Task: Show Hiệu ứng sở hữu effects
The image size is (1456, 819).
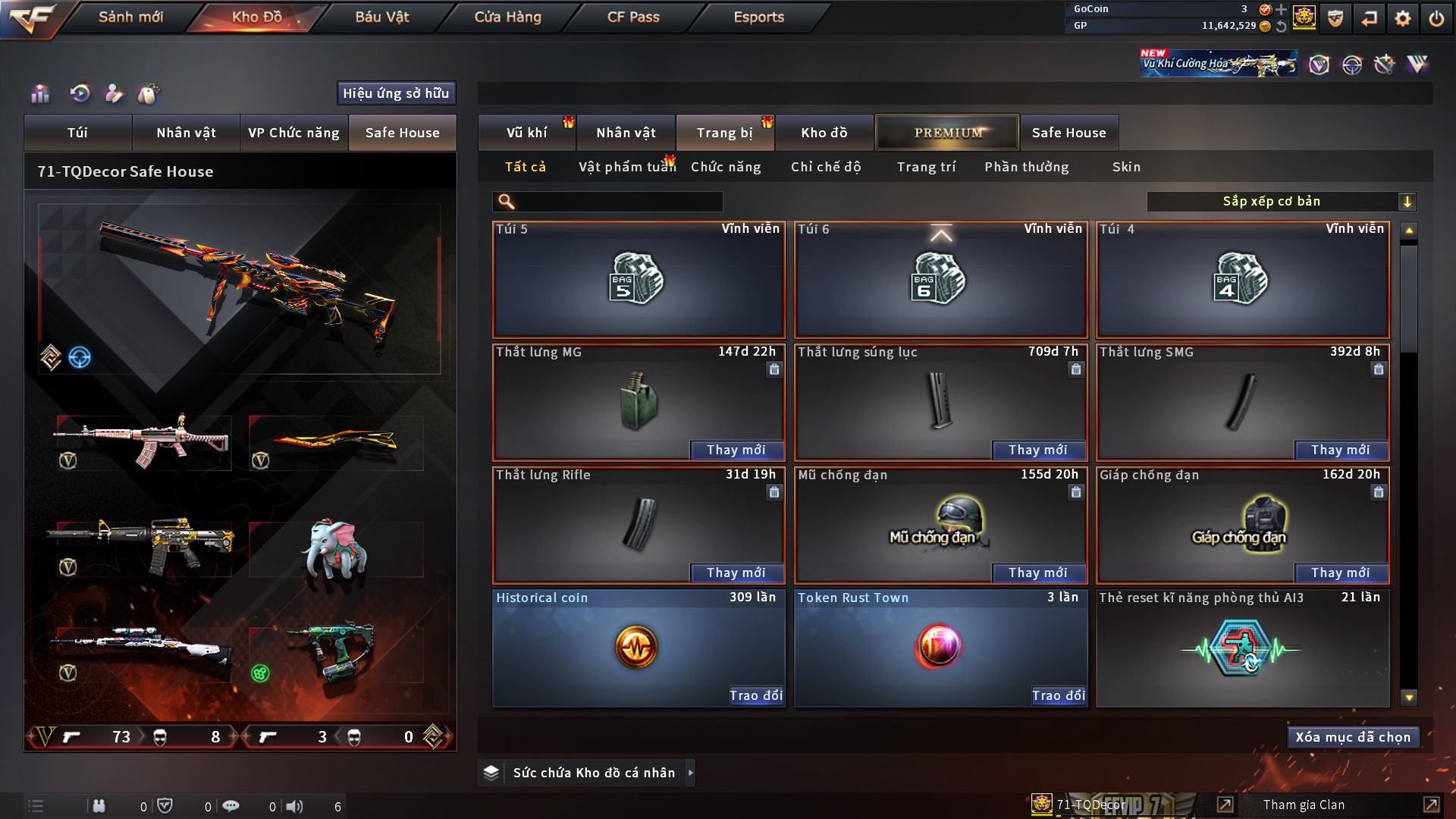Action: 396,93
